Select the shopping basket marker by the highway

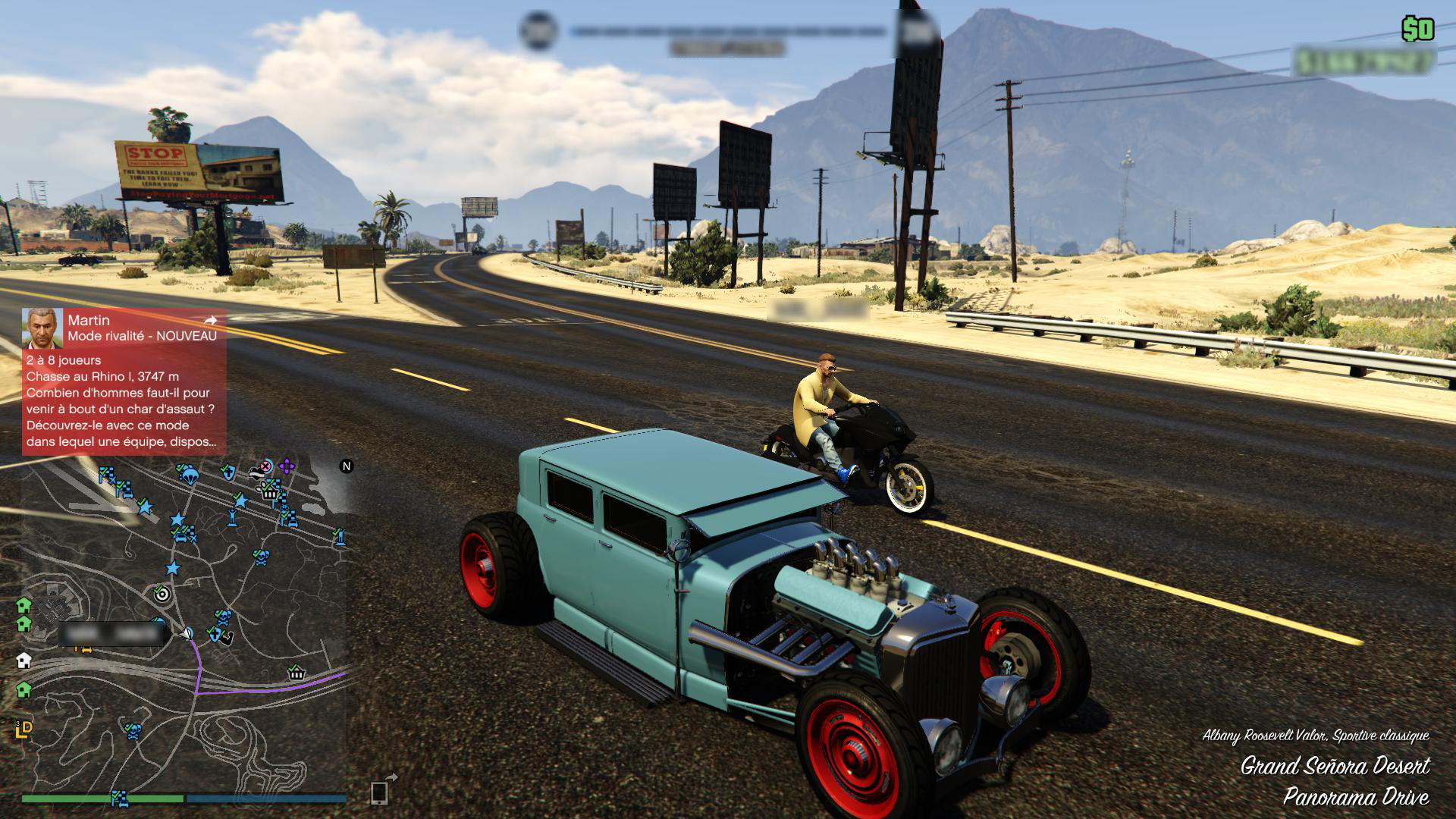pyautogui.click(x=296, y=672)
